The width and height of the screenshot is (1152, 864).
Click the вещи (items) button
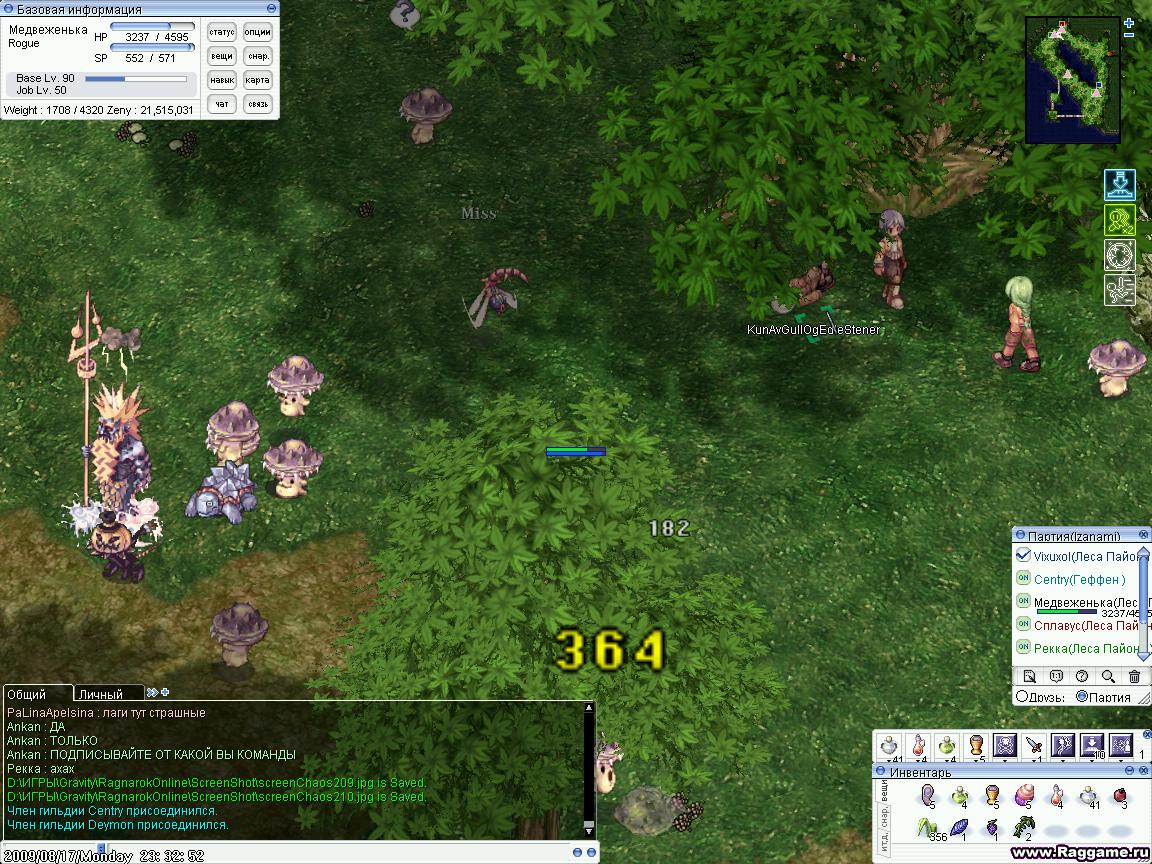[x=222, y=57]
